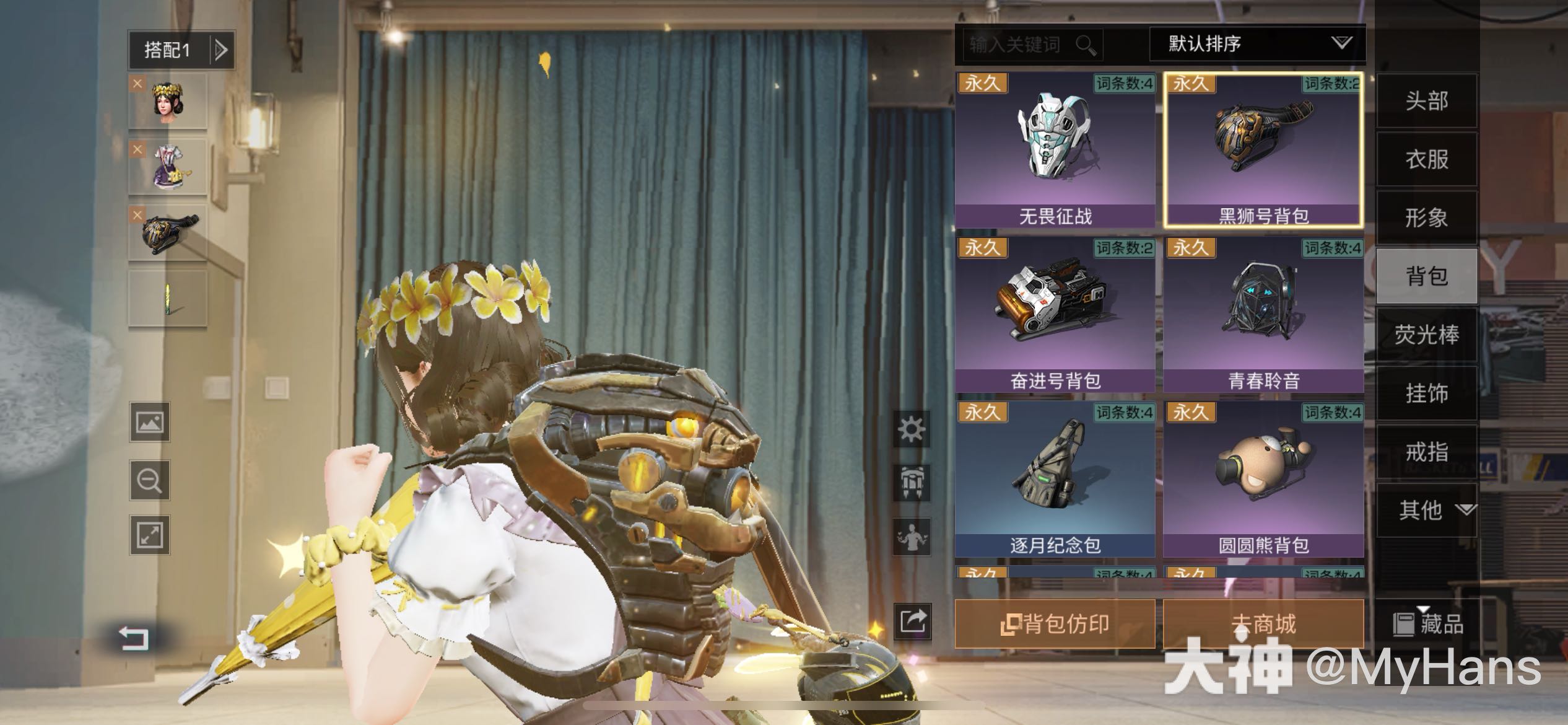This screenshot has height=725, width=1568.
Task: Pick the 青春聆音 backpack
Action: (1263, 314)
